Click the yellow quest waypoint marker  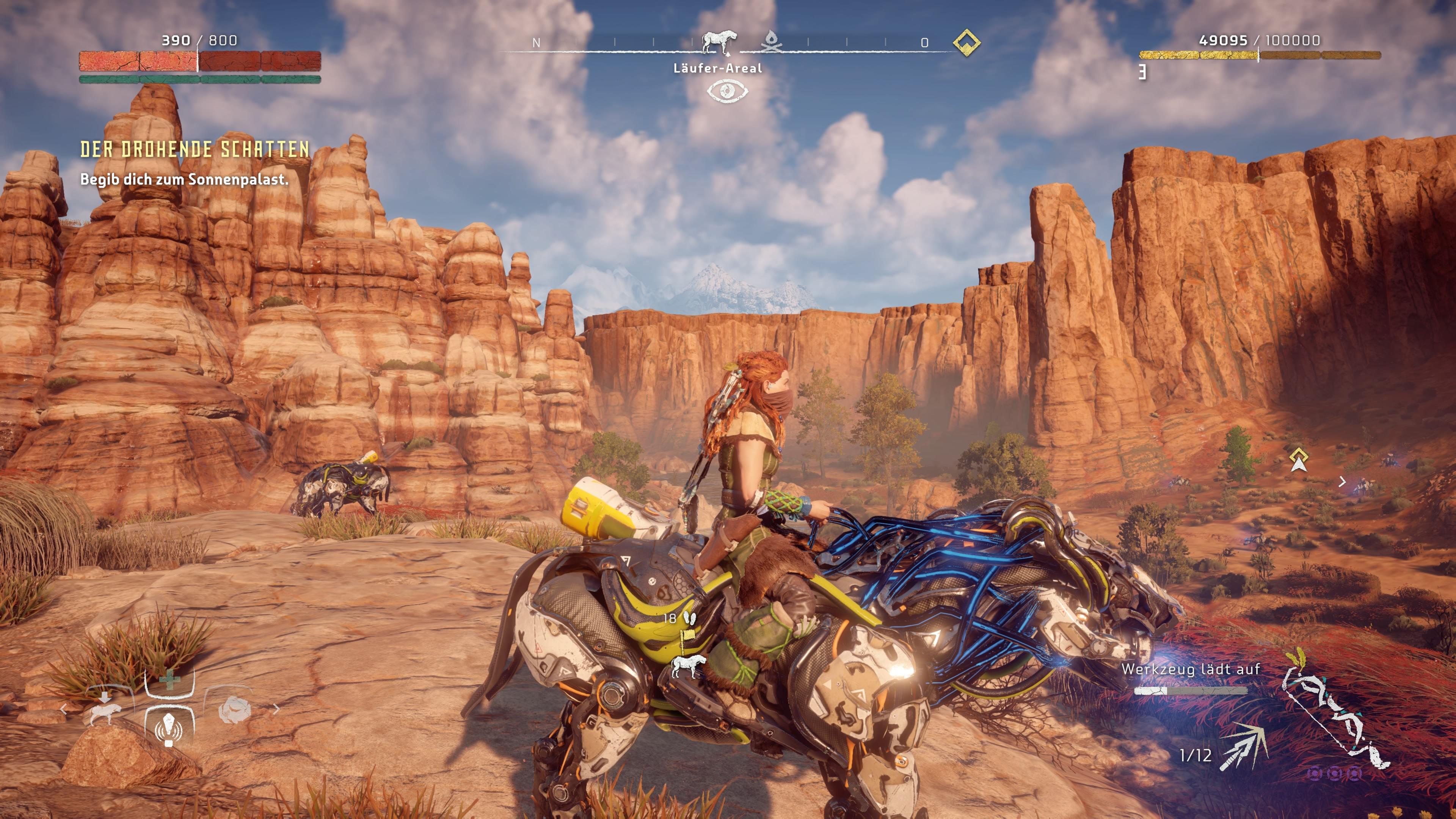[x=1299, y=460]
